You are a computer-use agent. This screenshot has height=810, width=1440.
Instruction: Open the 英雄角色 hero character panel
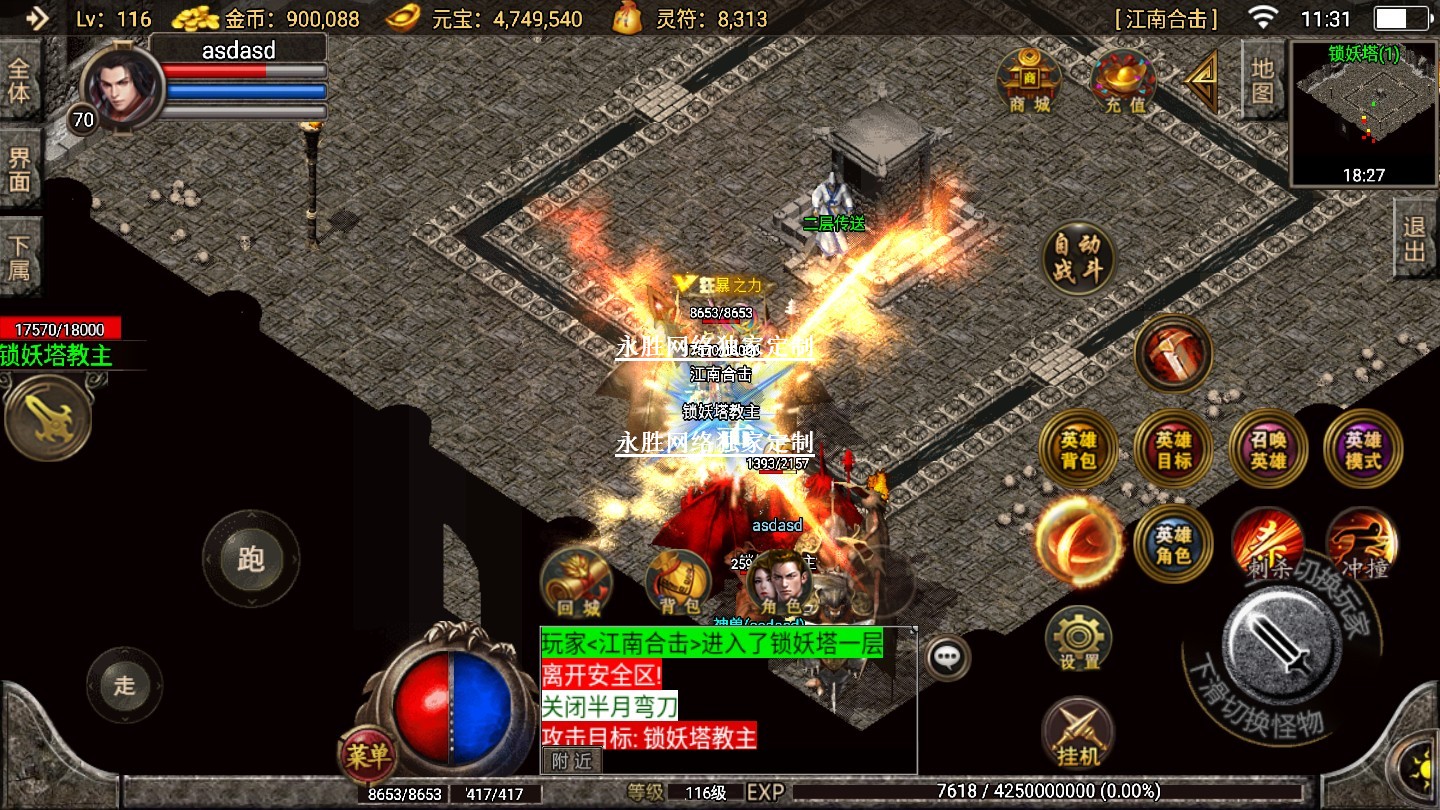(1173, 544)
